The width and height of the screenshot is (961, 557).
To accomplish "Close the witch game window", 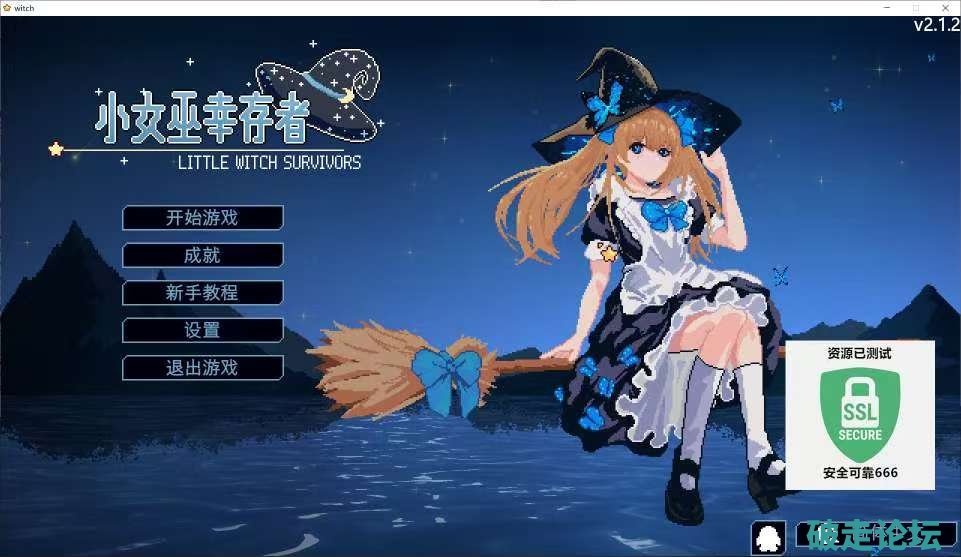I will (x=945, y=7).
